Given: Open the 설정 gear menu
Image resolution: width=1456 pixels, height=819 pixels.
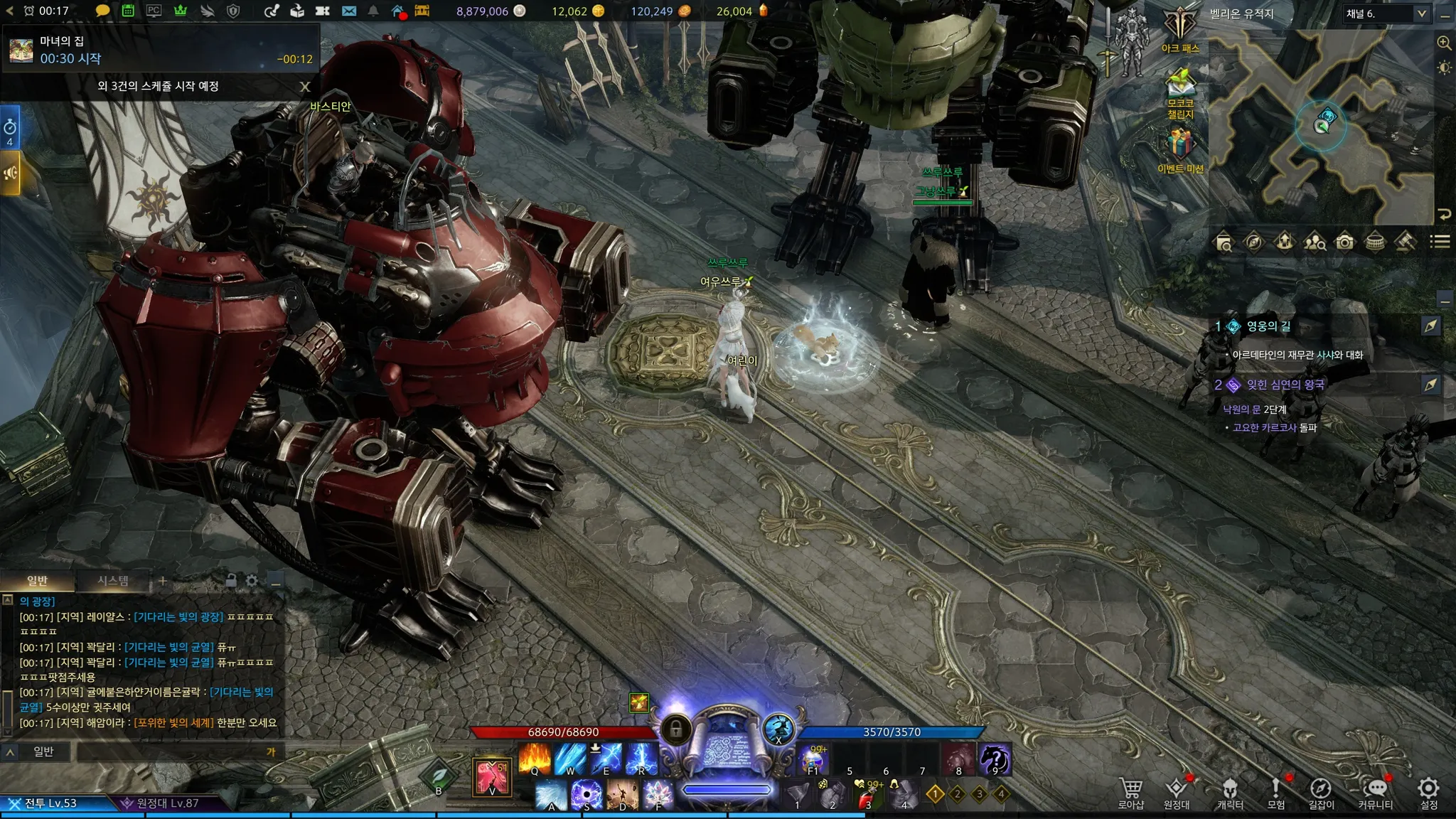Looking at the screenshot, I should [1428, 789].
